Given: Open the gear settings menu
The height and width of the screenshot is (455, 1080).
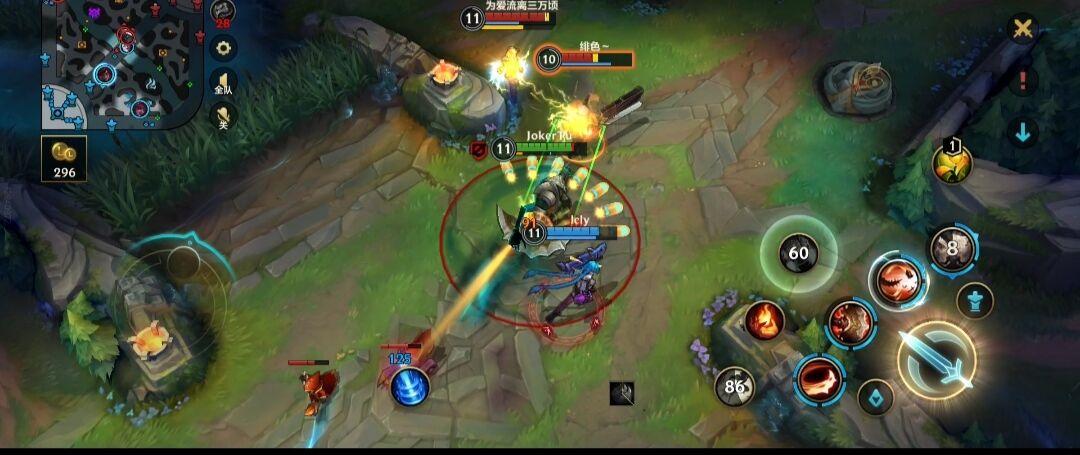Looking at the screenshot, I should (x=222, y=46).
